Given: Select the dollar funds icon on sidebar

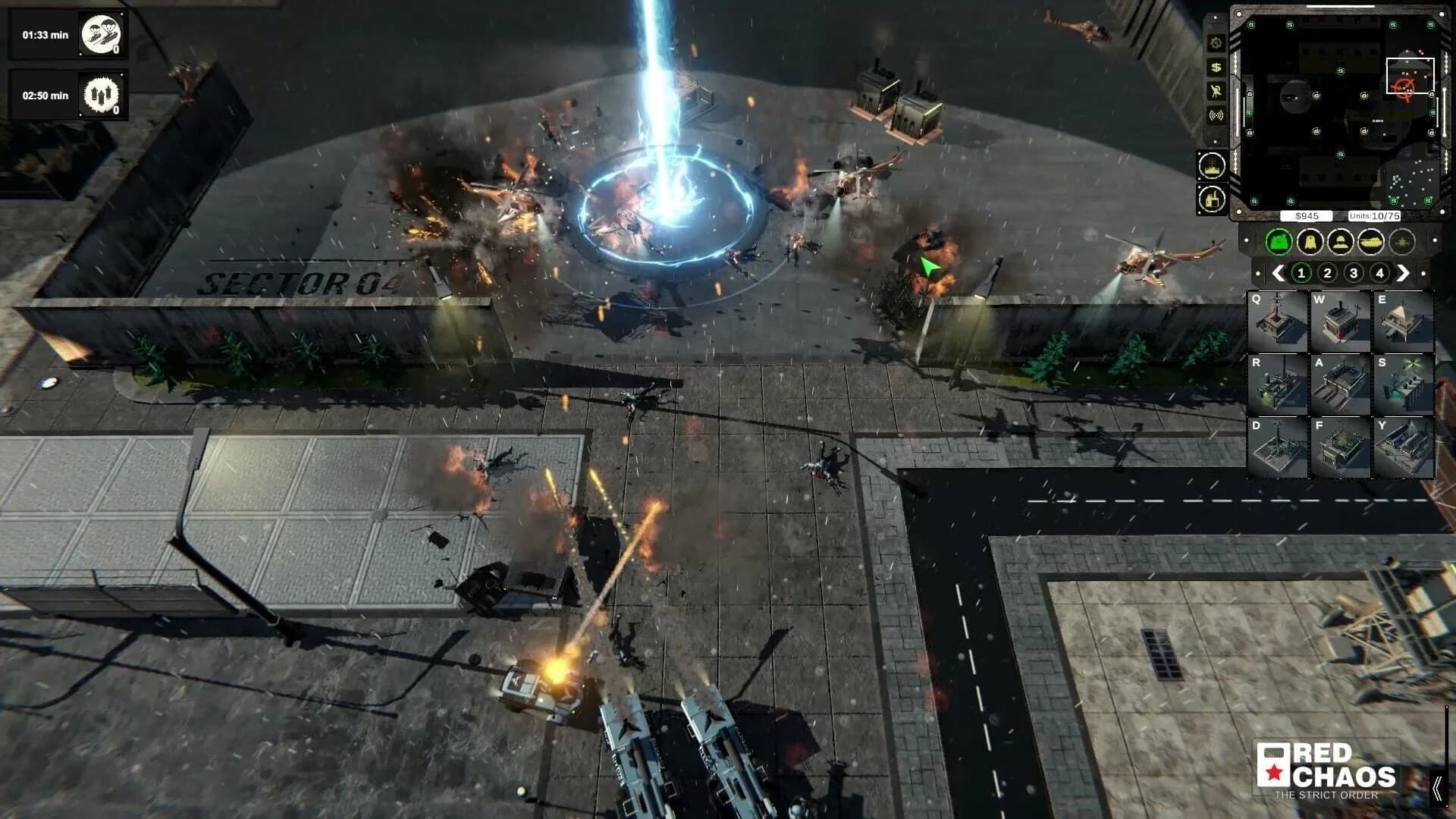Looking at the screenshot, I should [1216, 67].
